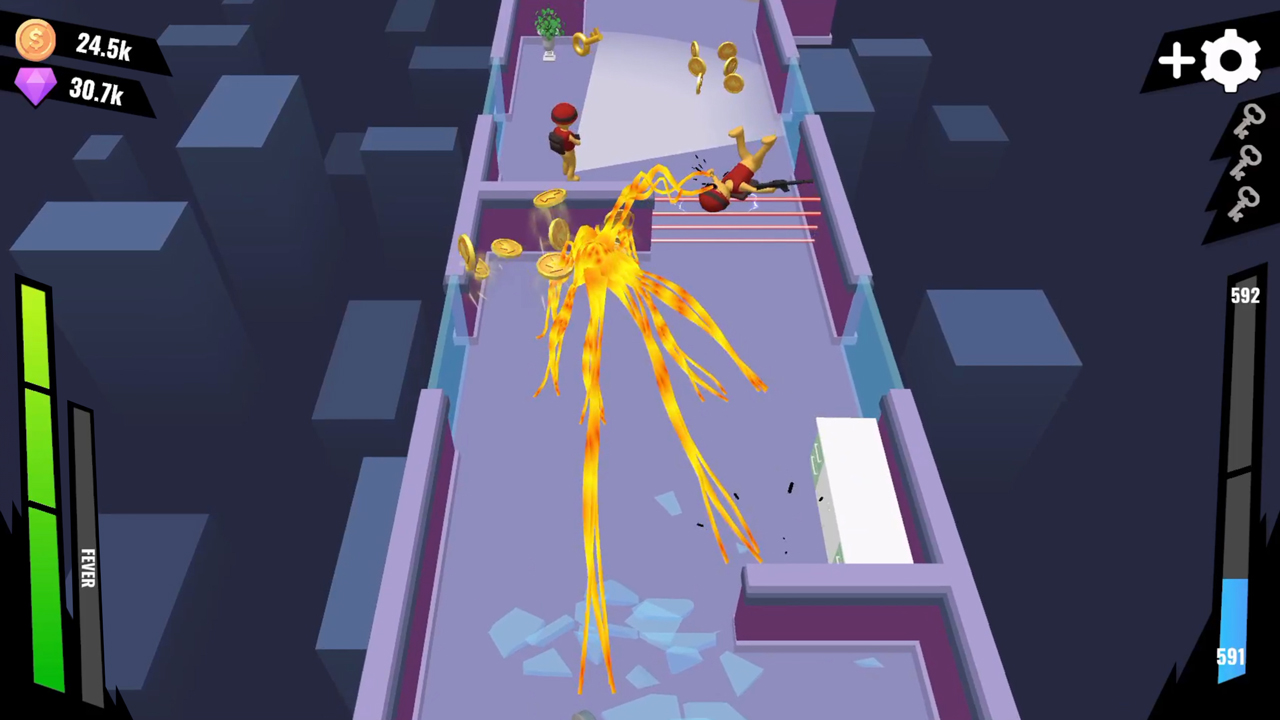Click the red backpack character near the top

(565, 135)
